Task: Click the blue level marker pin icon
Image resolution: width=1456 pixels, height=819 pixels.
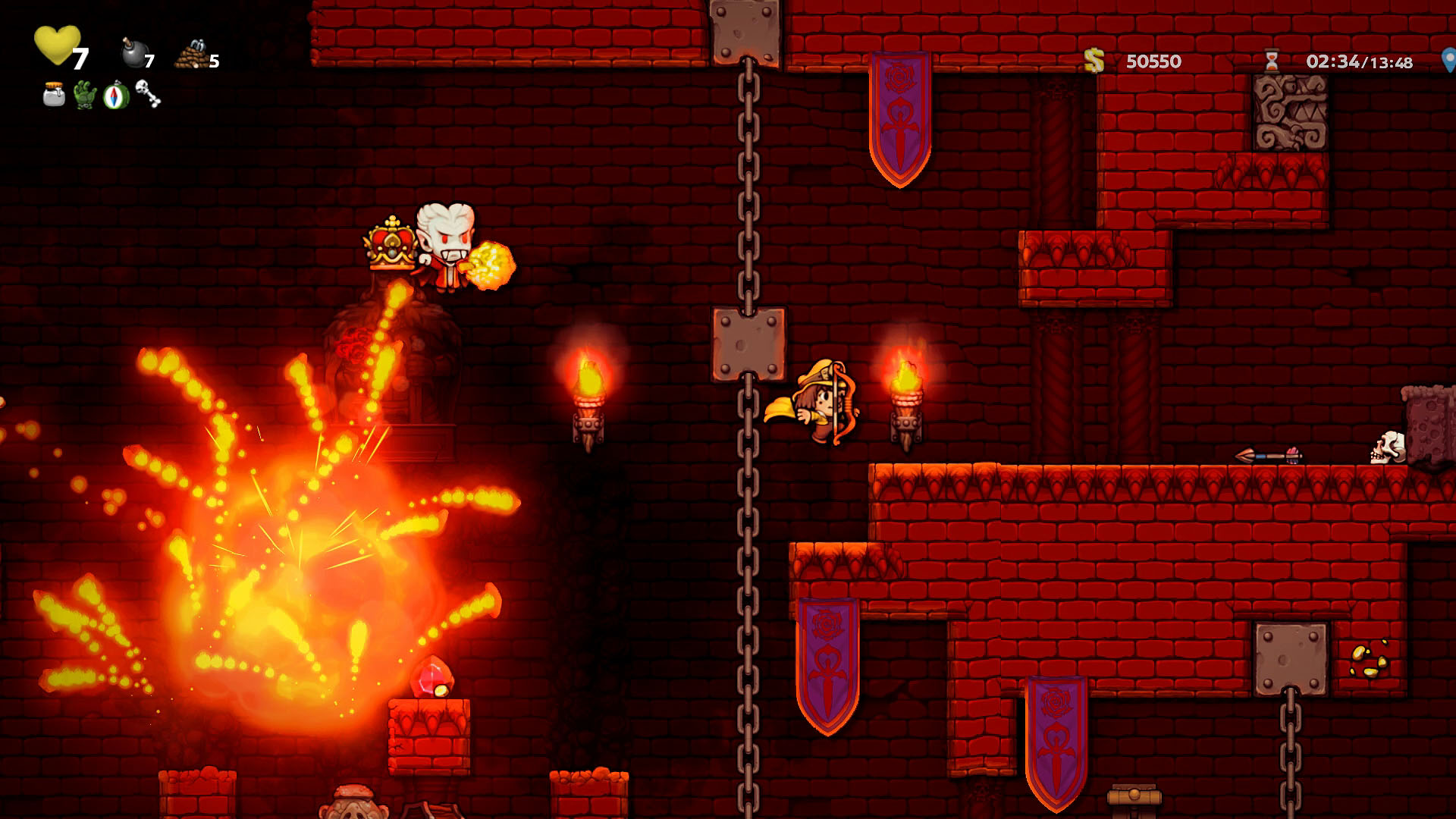Action: 1448,61
